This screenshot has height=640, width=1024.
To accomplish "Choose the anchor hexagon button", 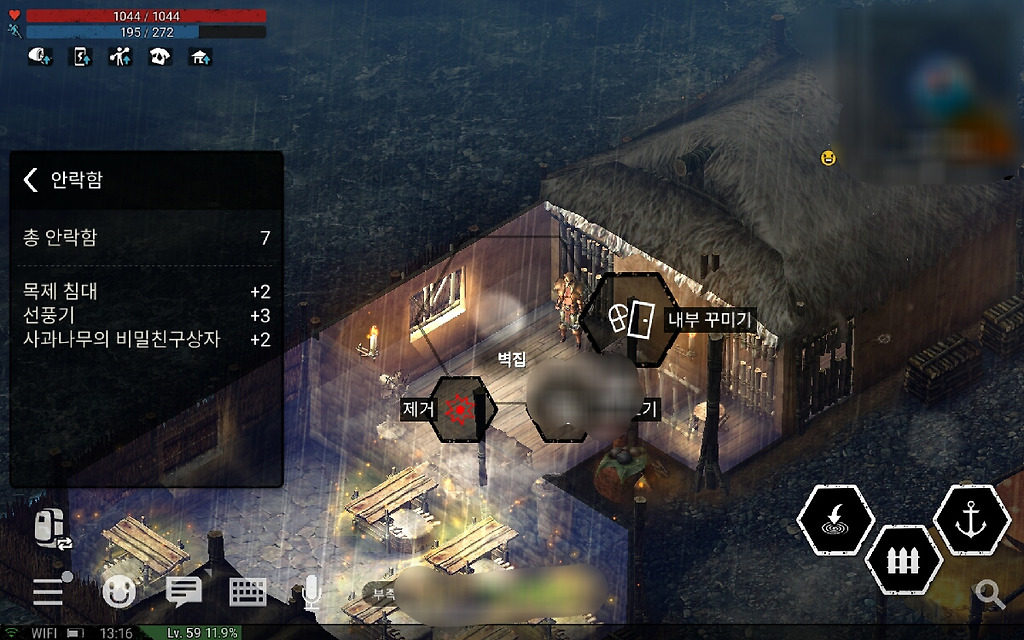I will (970, 520).
